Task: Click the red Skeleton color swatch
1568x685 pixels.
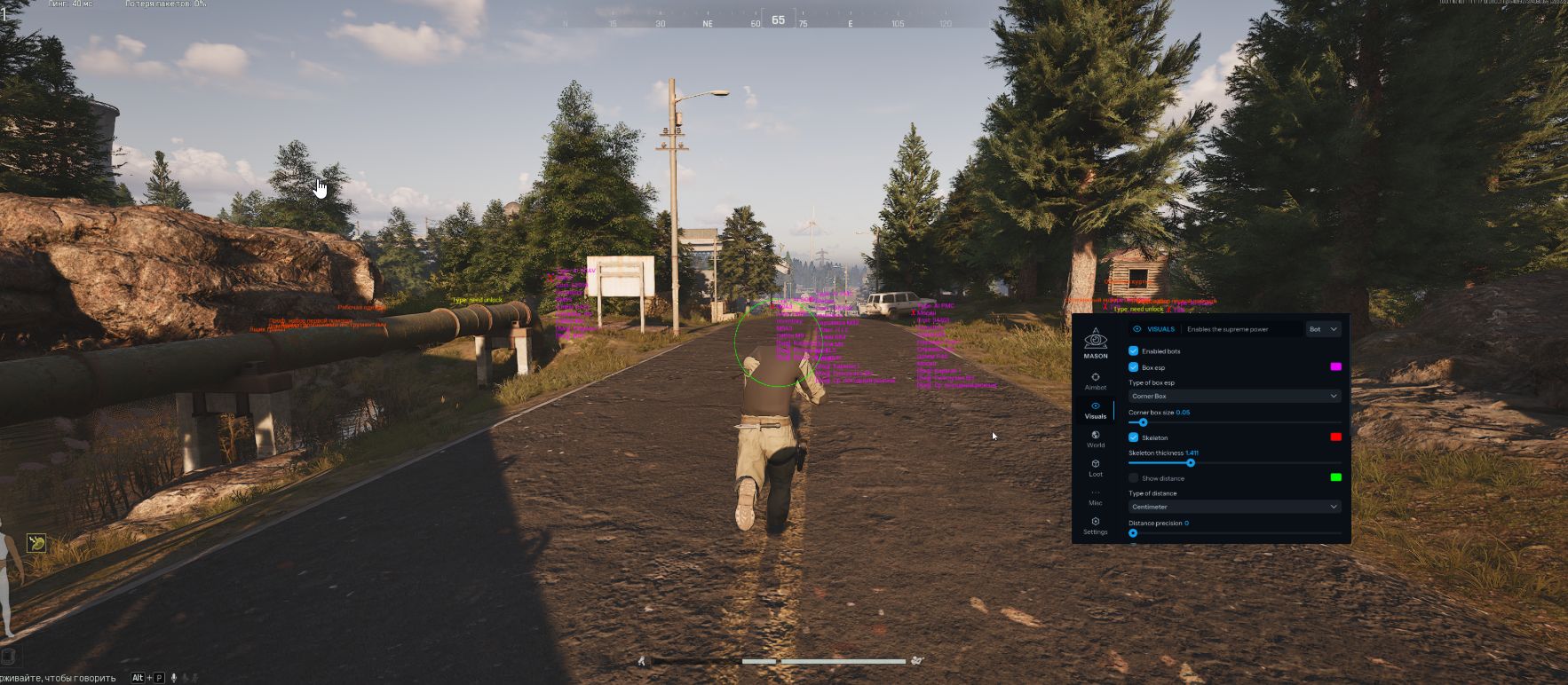Action: pos(1335,437)
